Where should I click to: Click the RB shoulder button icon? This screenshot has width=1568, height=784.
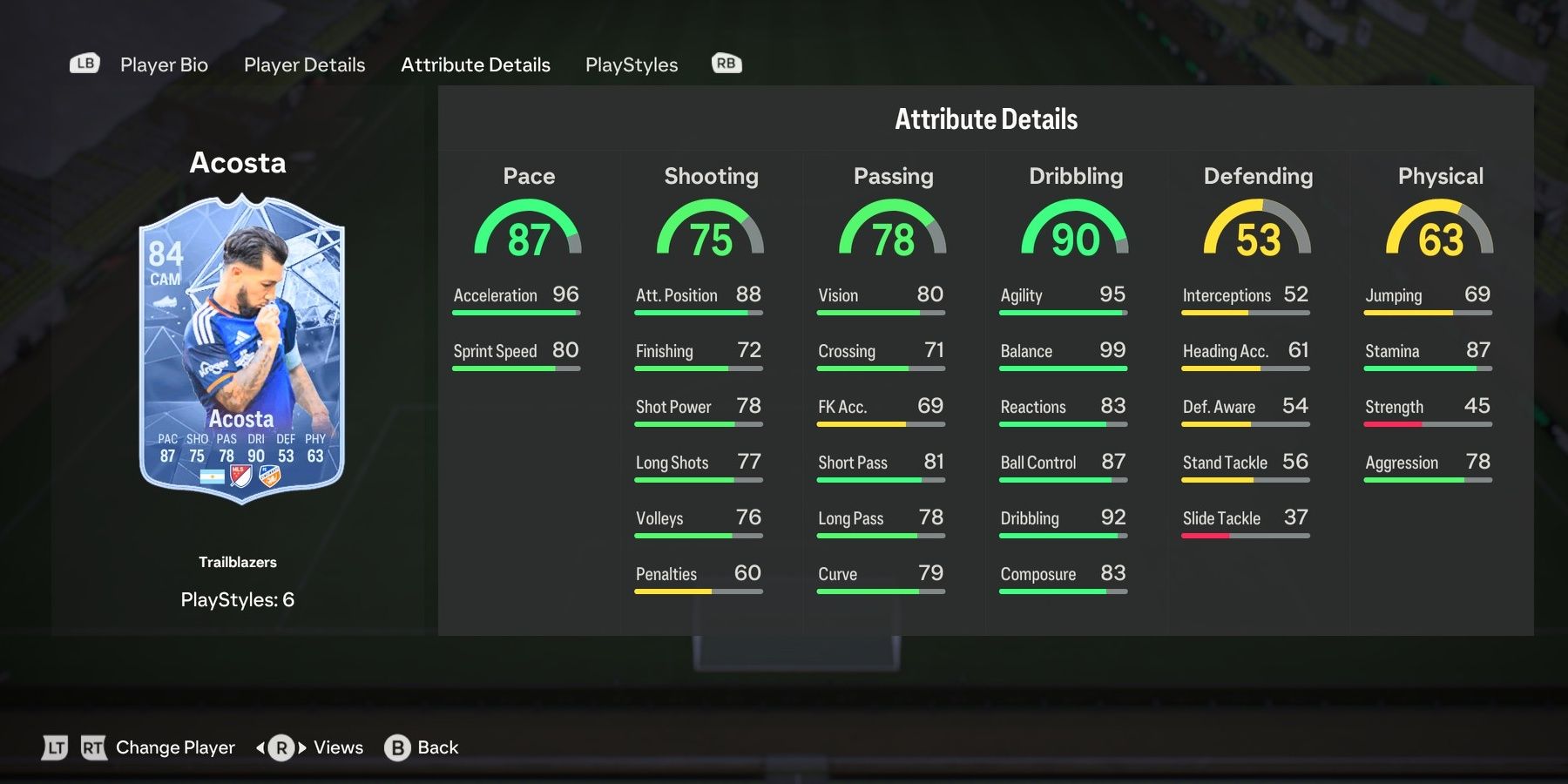726,63
